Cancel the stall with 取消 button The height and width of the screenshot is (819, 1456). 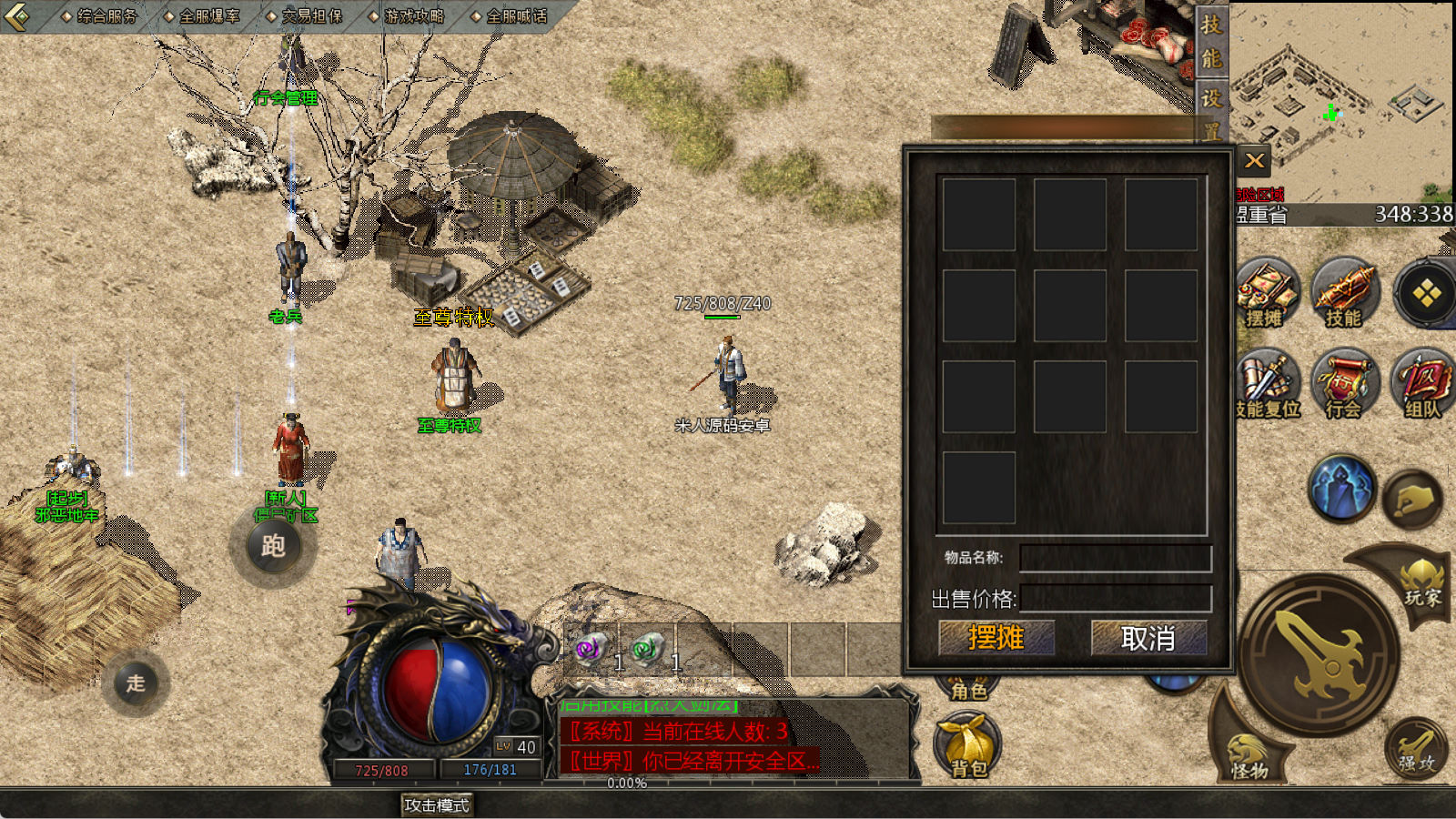pyautogui.click(x=1148, y=638)
